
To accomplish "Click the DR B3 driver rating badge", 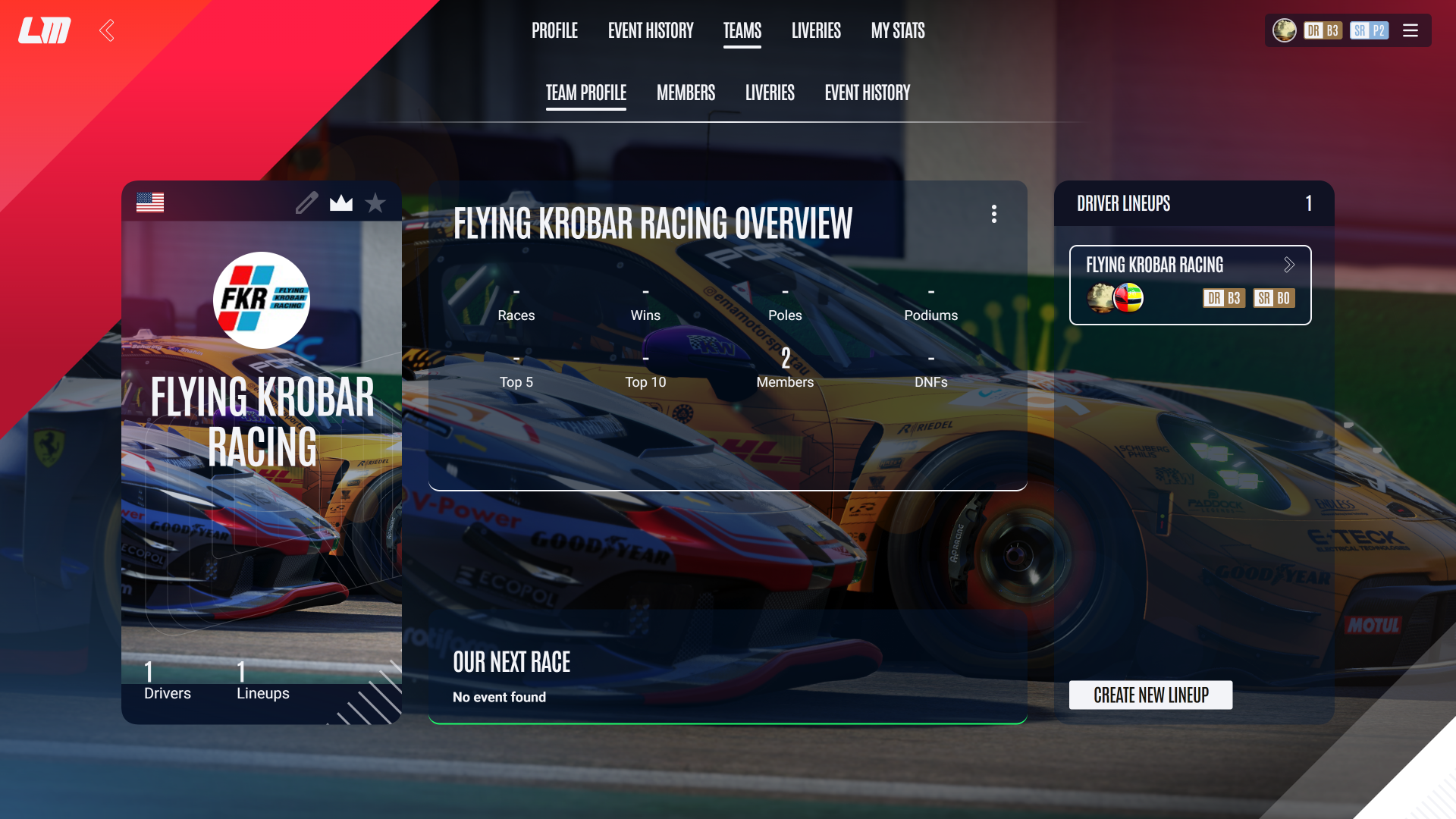I will point(1323,30).
